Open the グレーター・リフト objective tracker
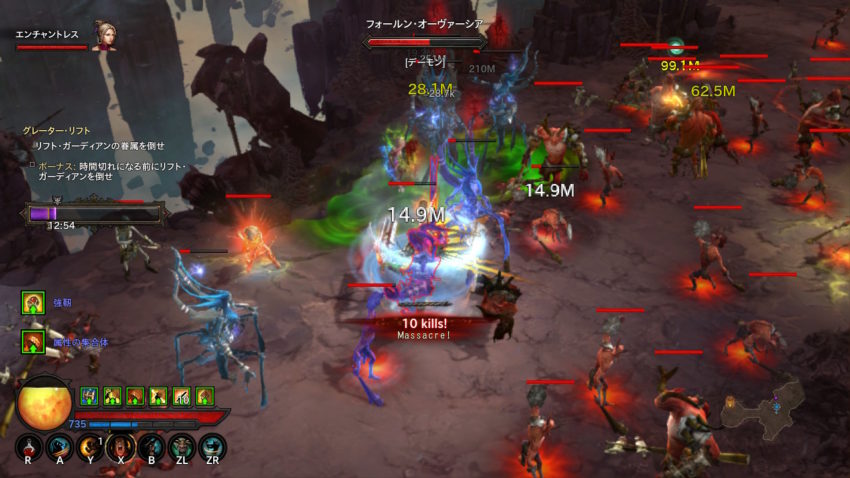 50,130
